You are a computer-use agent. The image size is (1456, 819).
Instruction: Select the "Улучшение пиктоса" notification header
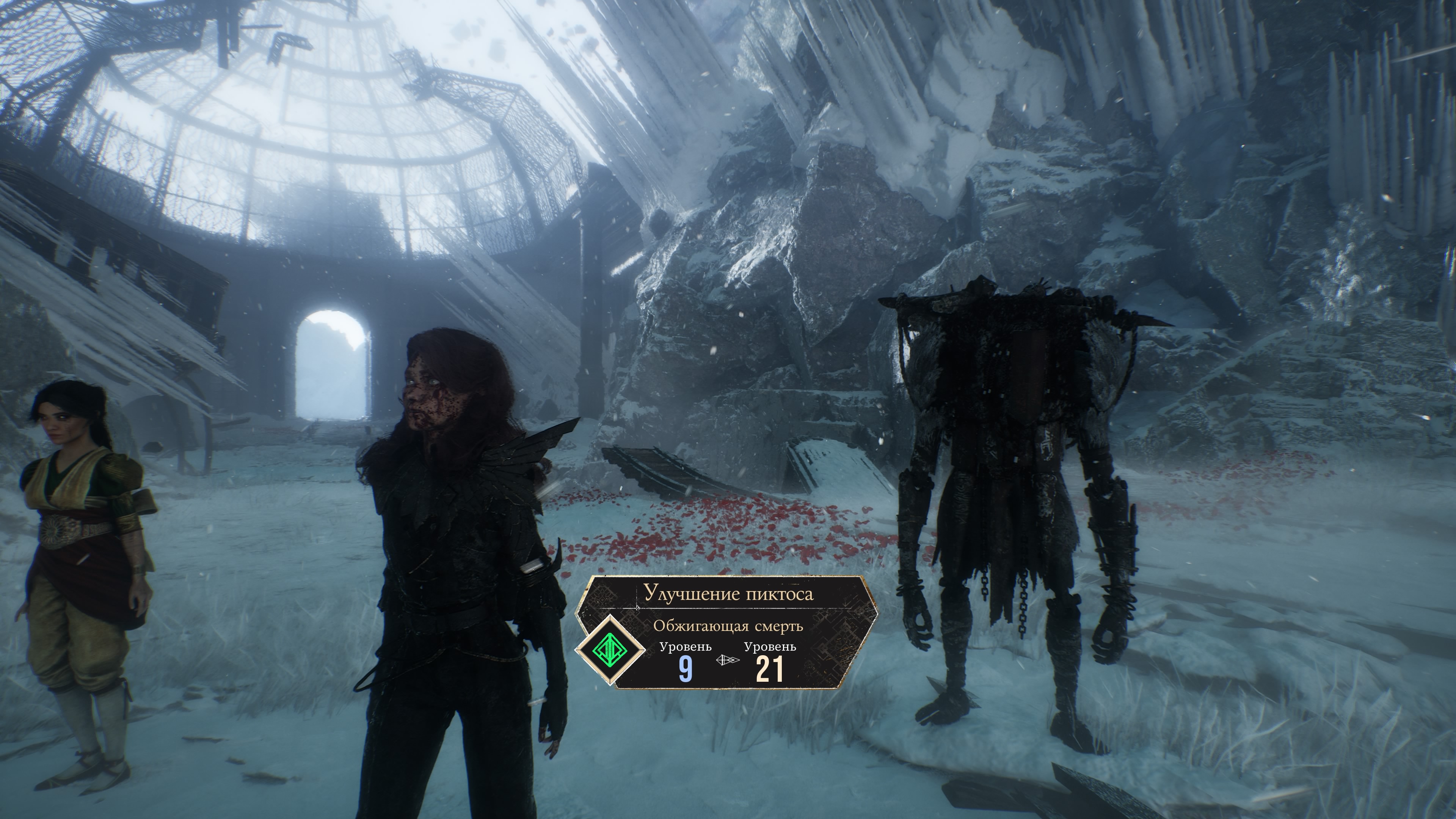coord(728,594)
